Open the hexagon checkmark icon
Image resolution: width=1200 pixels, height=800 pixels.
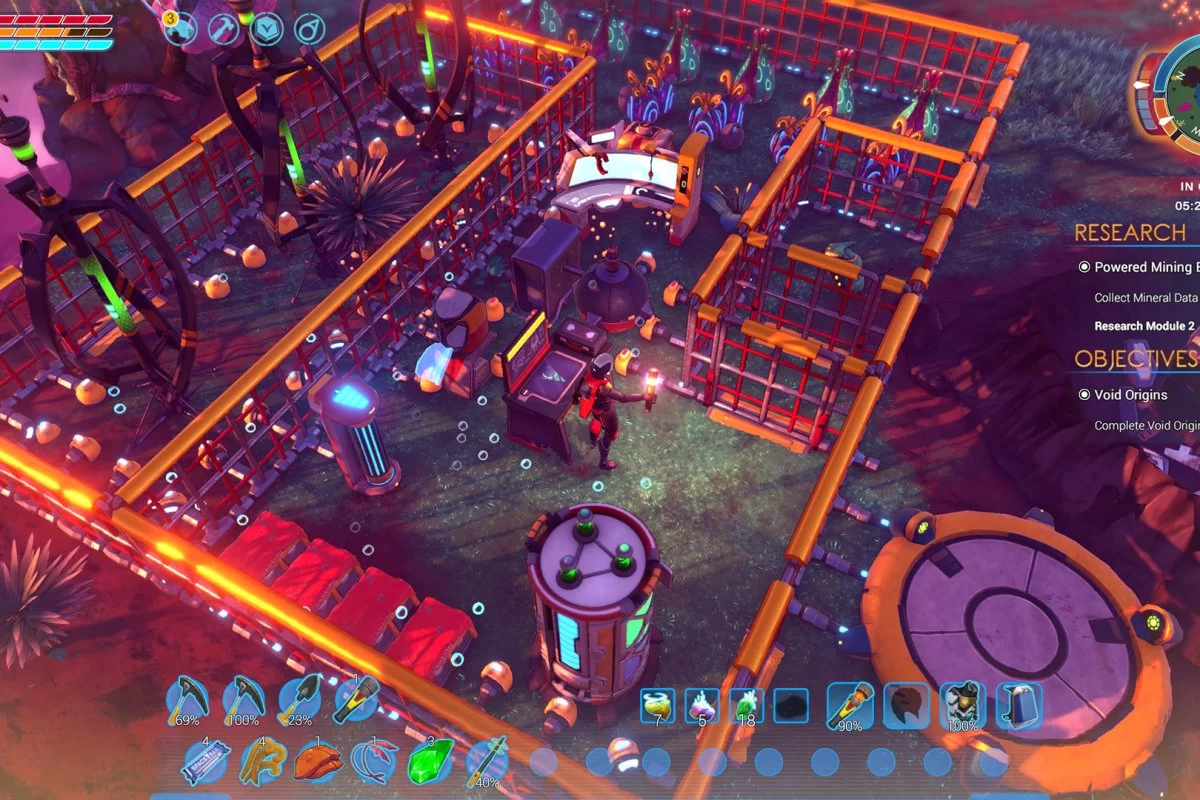tap(267, 29)
